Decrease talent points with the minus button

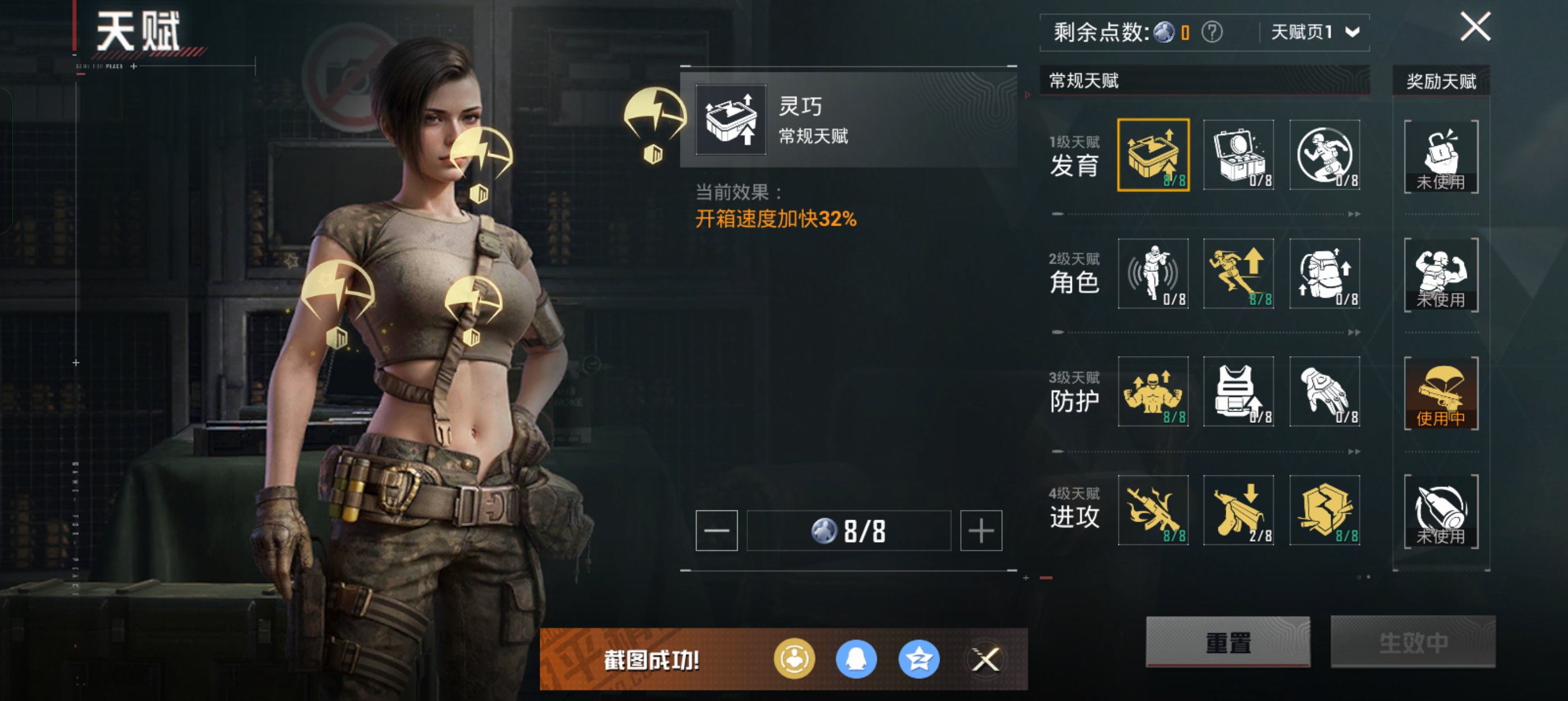point(717,531)
